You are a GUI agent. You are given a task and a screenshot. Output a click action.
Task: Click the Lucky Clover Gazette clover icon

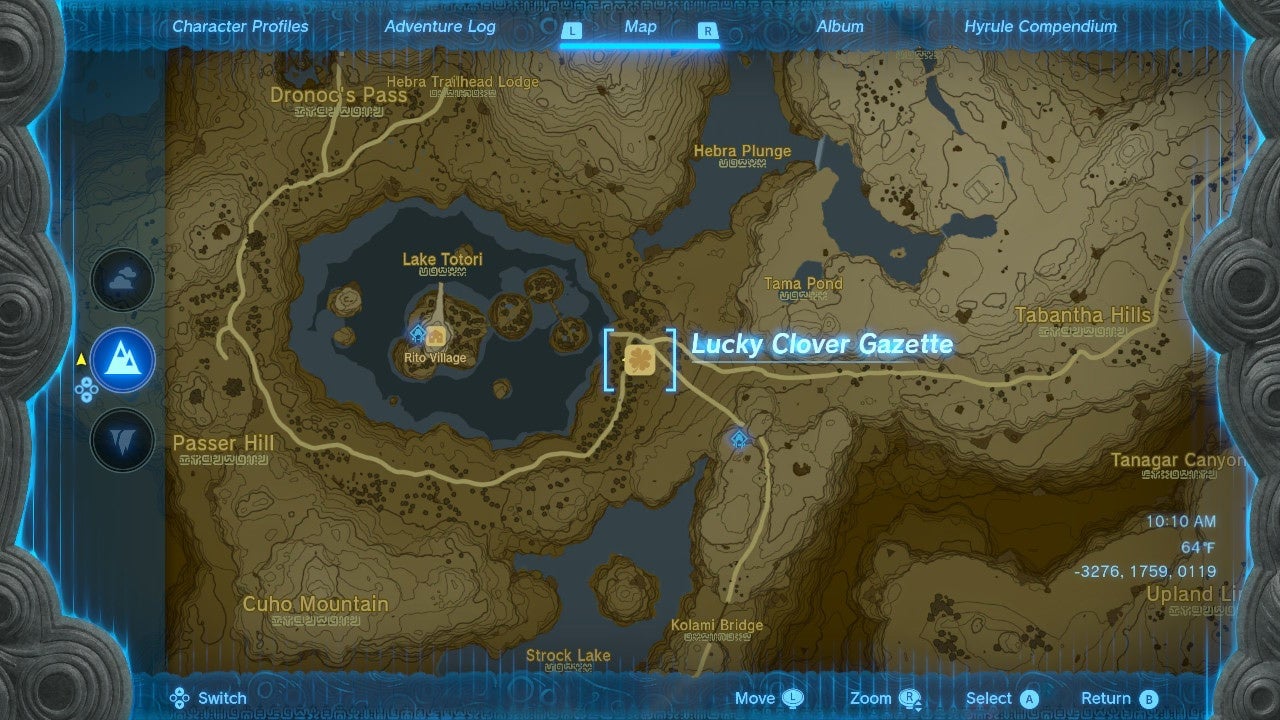642,361
